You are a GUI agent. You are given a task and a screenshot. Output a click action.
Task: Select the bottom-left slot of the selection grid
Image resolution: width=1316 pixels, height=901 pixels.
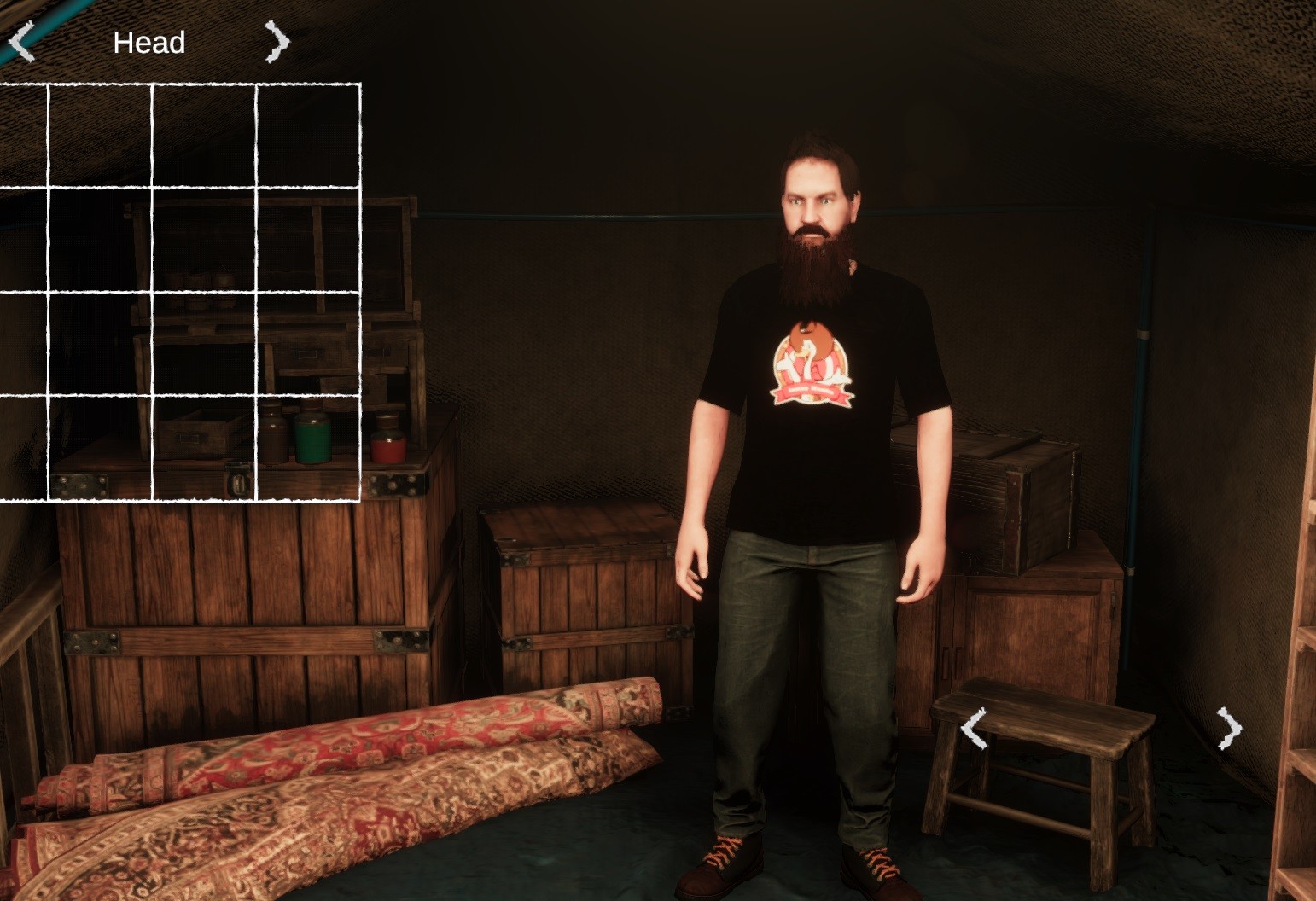pyautogui.click(x=26, y=448)
